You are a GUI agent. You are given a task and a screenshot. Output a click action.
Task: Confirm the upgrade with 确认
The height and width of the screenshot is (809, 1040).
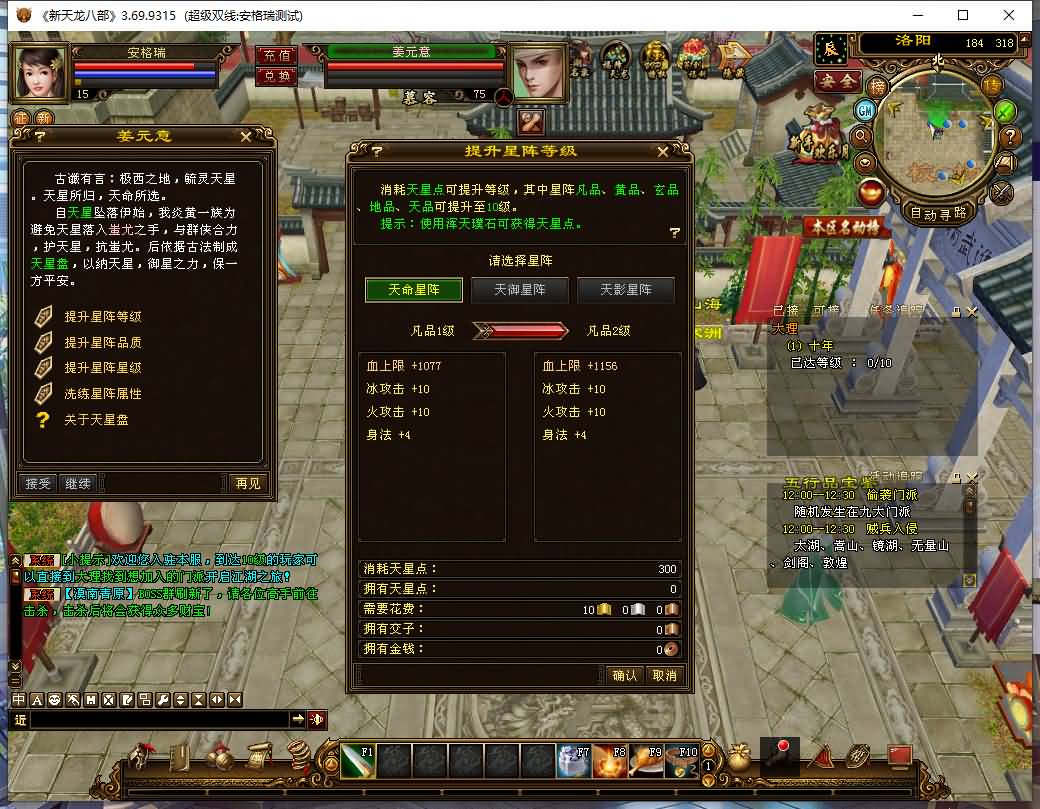(x=624, y=675)
